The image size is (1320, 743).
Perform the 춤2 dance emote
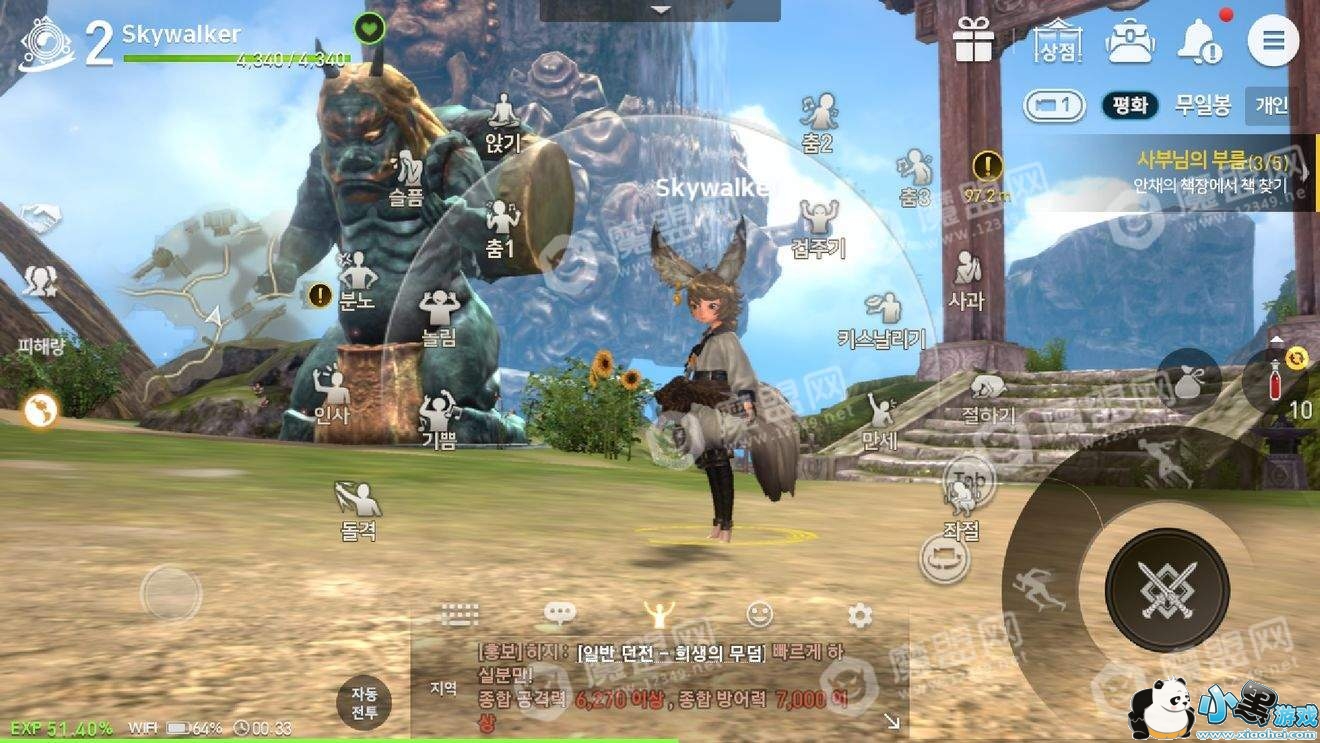819,120
